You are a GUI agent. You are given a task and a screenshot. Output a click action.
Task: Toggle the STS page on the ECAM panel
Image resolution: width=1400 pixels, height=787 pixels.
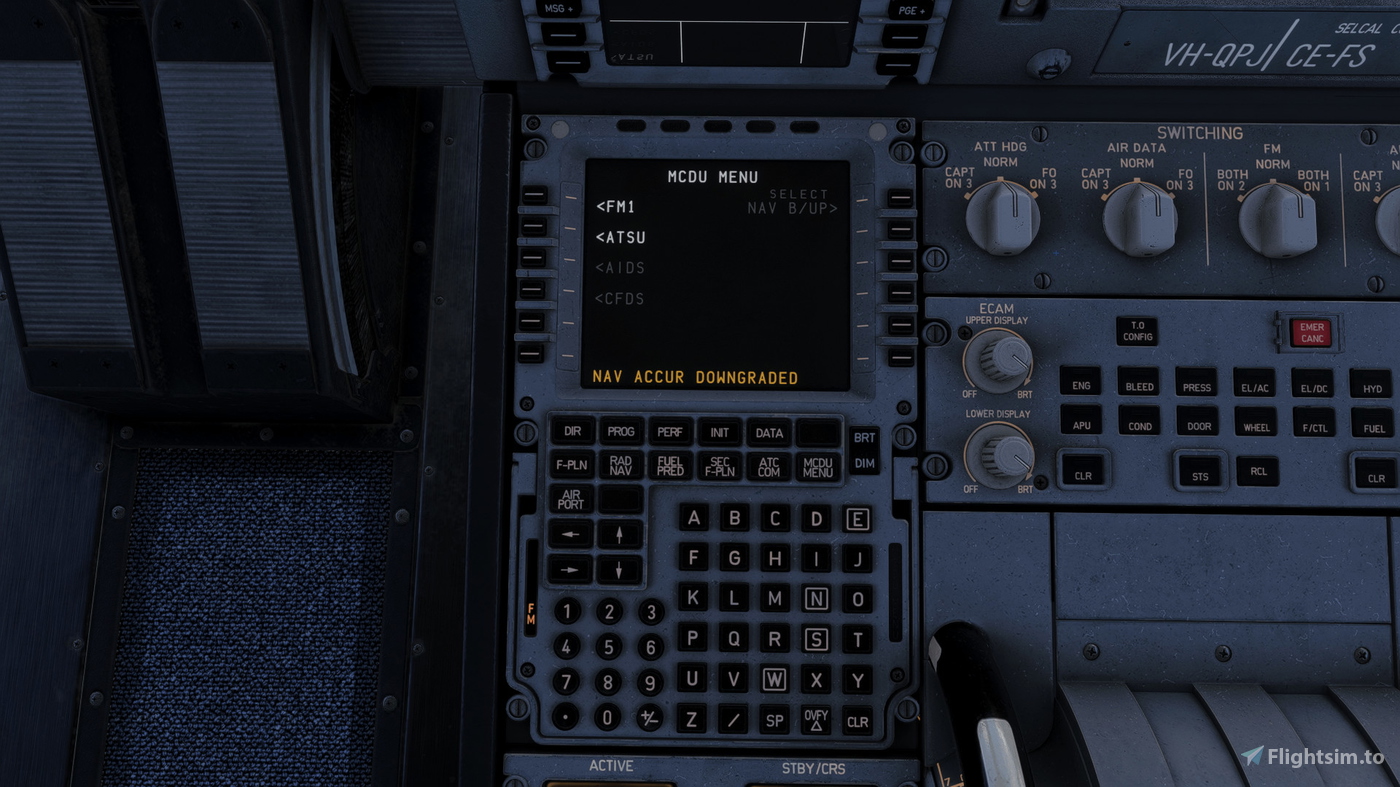pos(1198,471)
